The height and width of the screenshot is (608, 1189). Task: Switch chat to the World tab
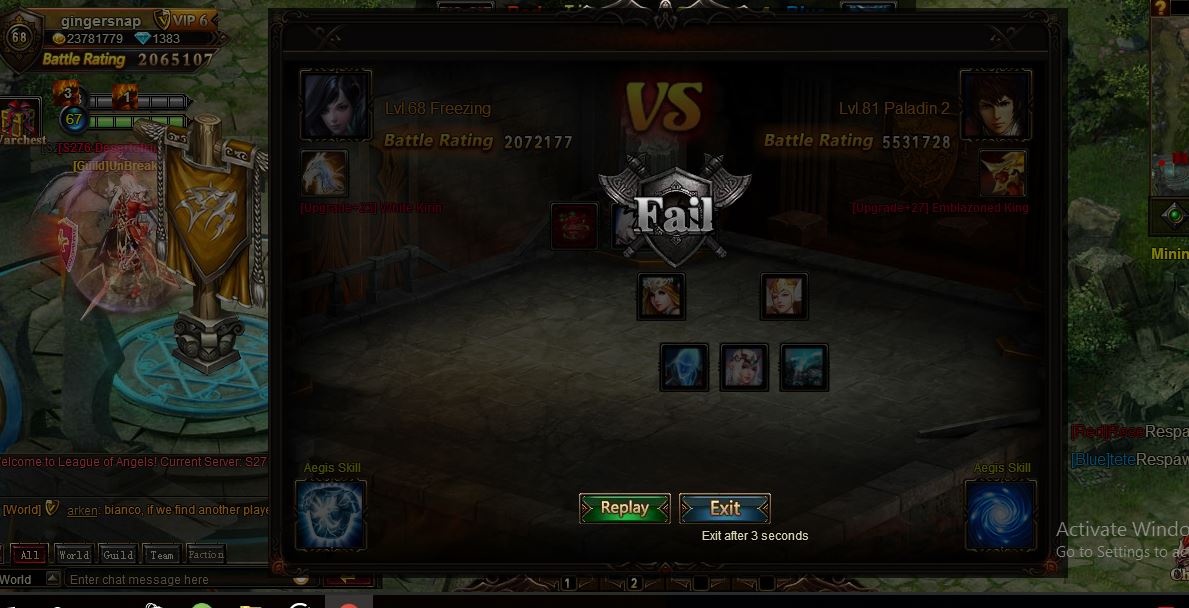point(74,555)
